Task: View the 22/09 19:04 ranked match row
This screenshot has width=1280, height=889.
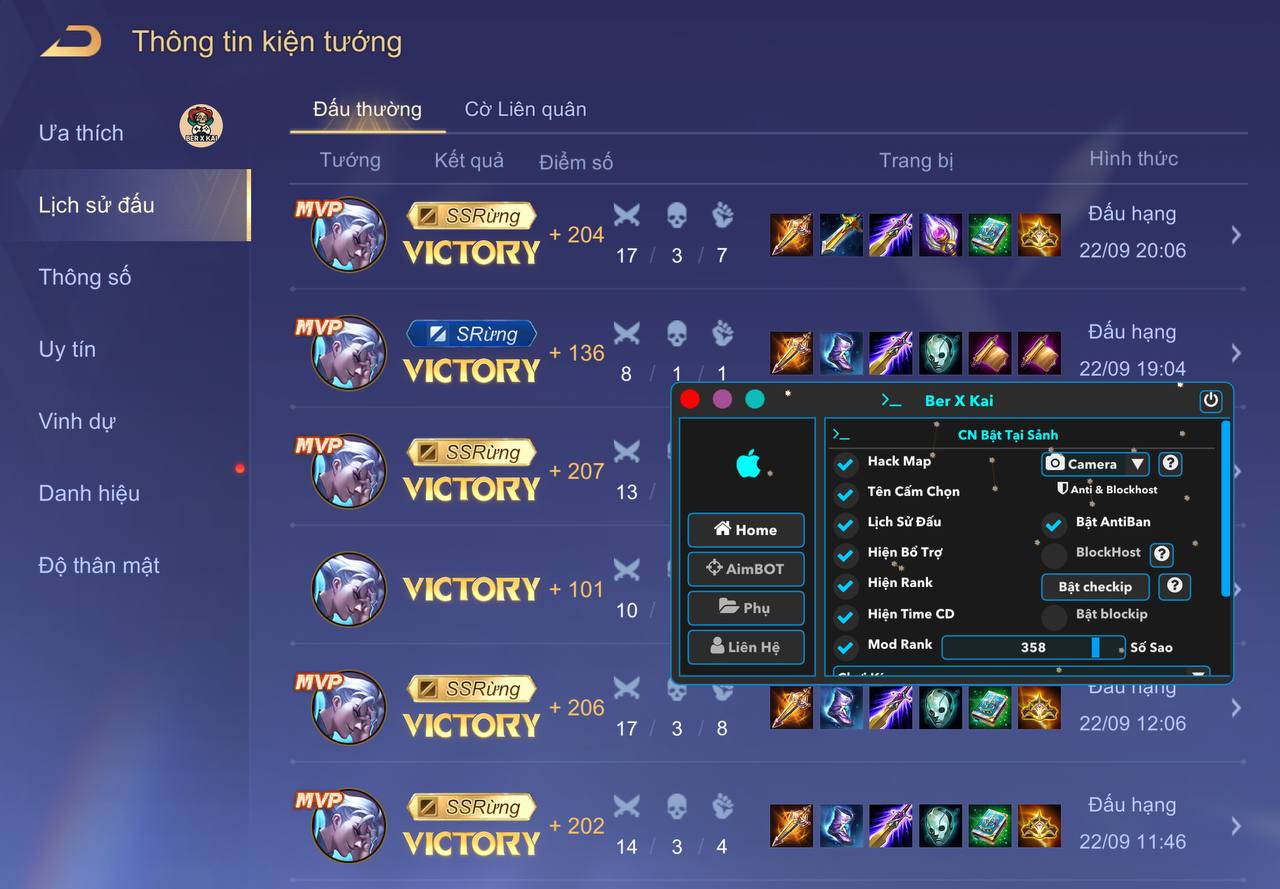Action: tap(1236, 352)
